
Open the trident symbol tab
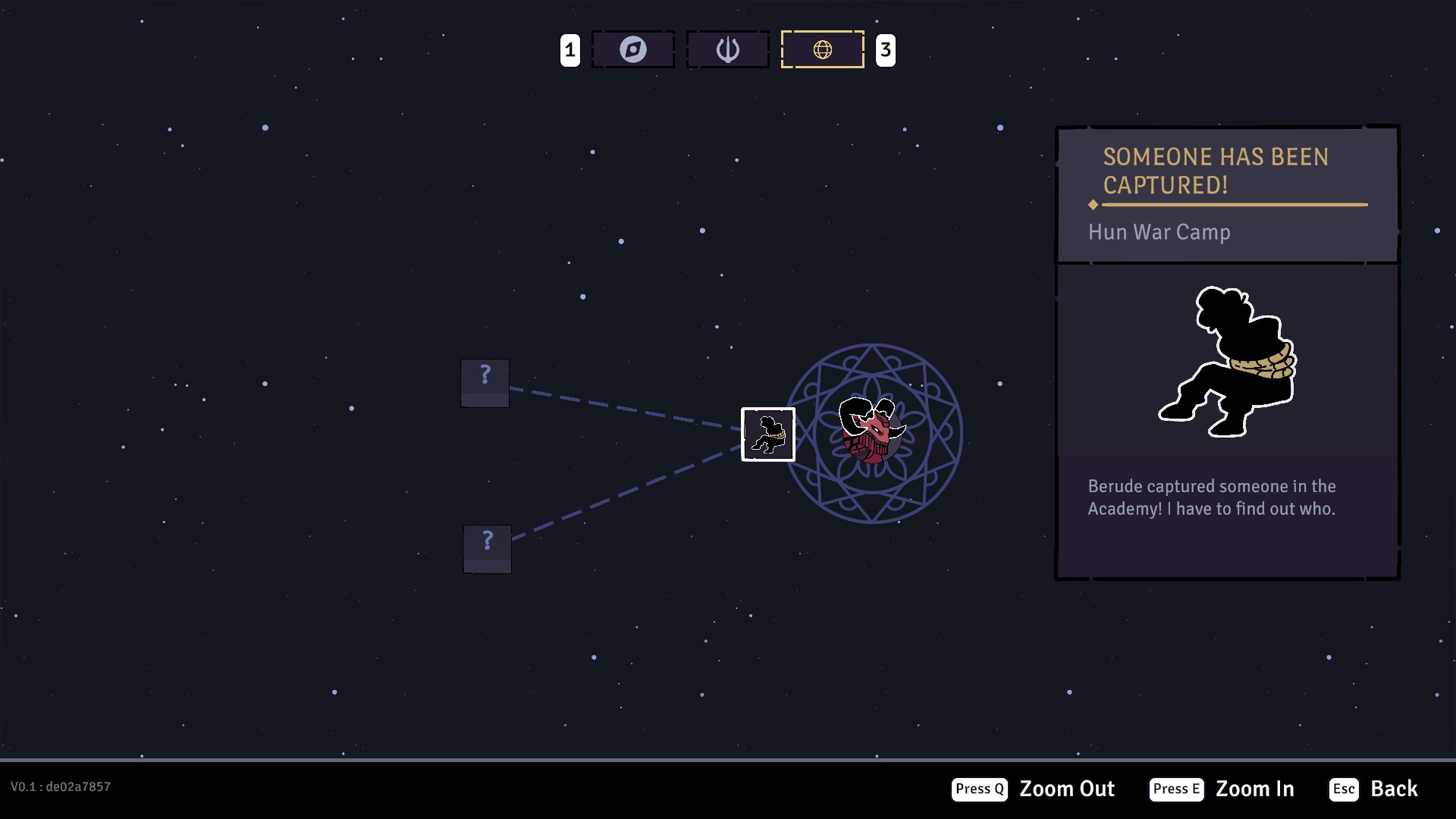point(727,50)
